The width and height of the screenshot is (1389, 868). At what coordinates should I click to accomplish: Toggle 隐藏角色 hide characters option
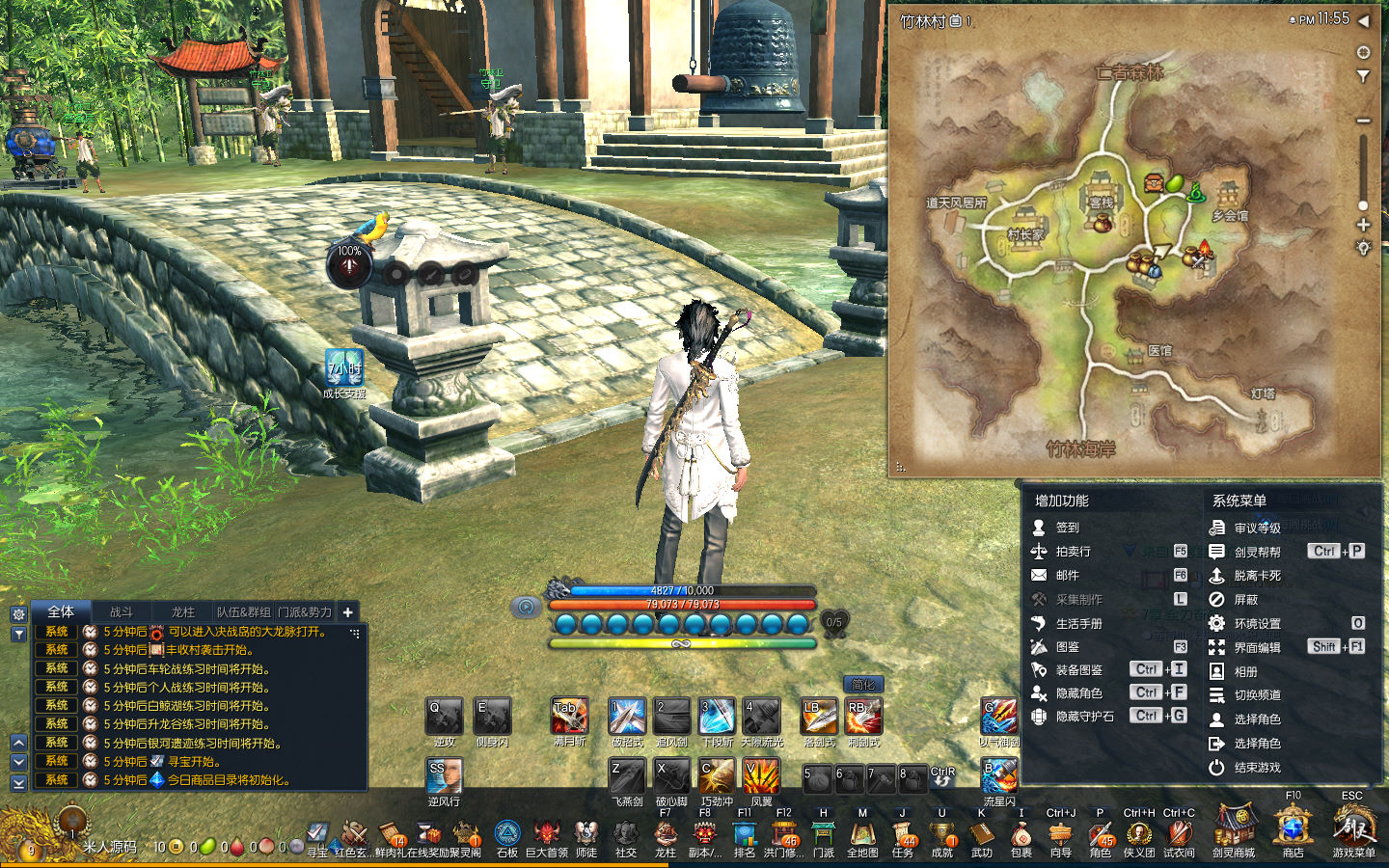(x=1077, y=692)
